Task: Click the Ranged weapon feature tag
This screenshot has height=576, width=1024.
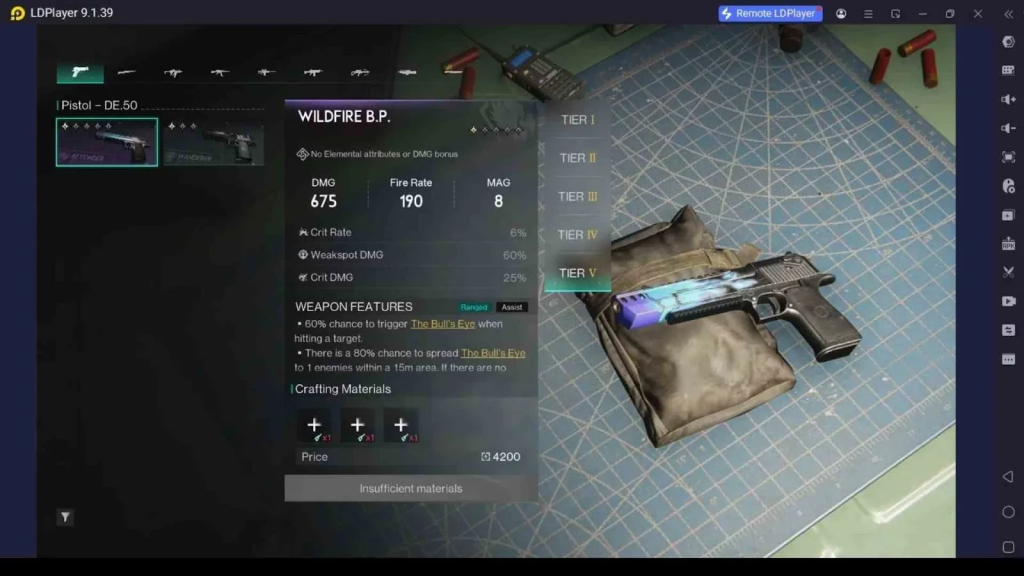Action: [x=474, y=307]
